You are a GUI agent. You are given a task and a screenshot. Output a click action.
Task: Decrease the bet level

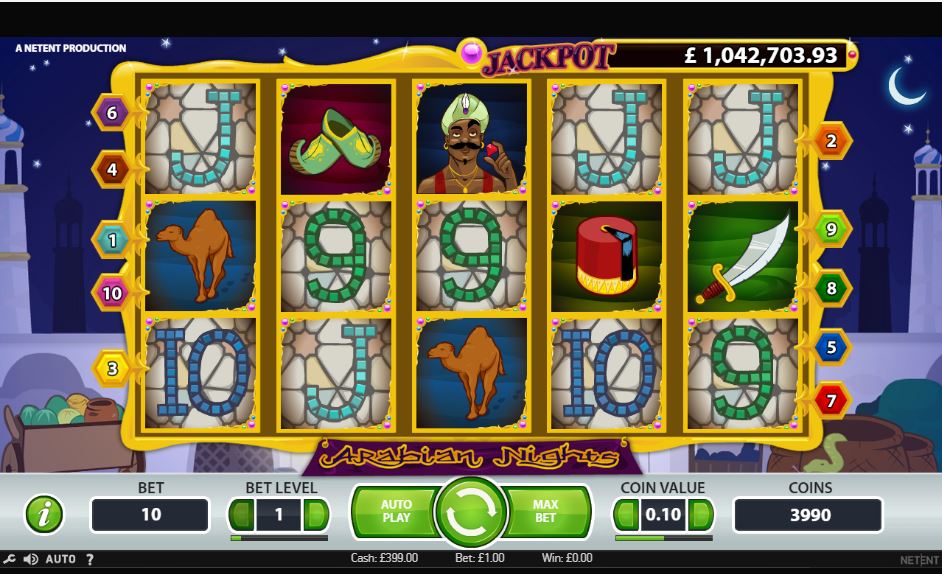(241, 515)
